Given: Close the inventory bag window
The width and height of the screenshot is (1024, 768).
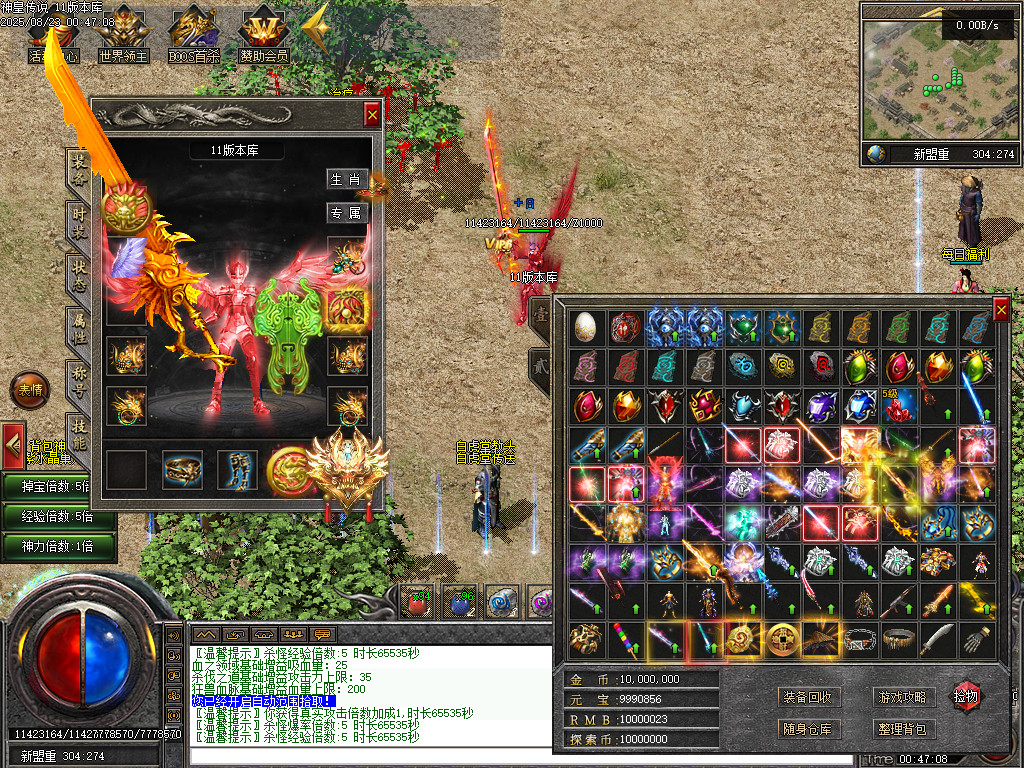Looking at the screenshot, I should [x=1001, y=310].
